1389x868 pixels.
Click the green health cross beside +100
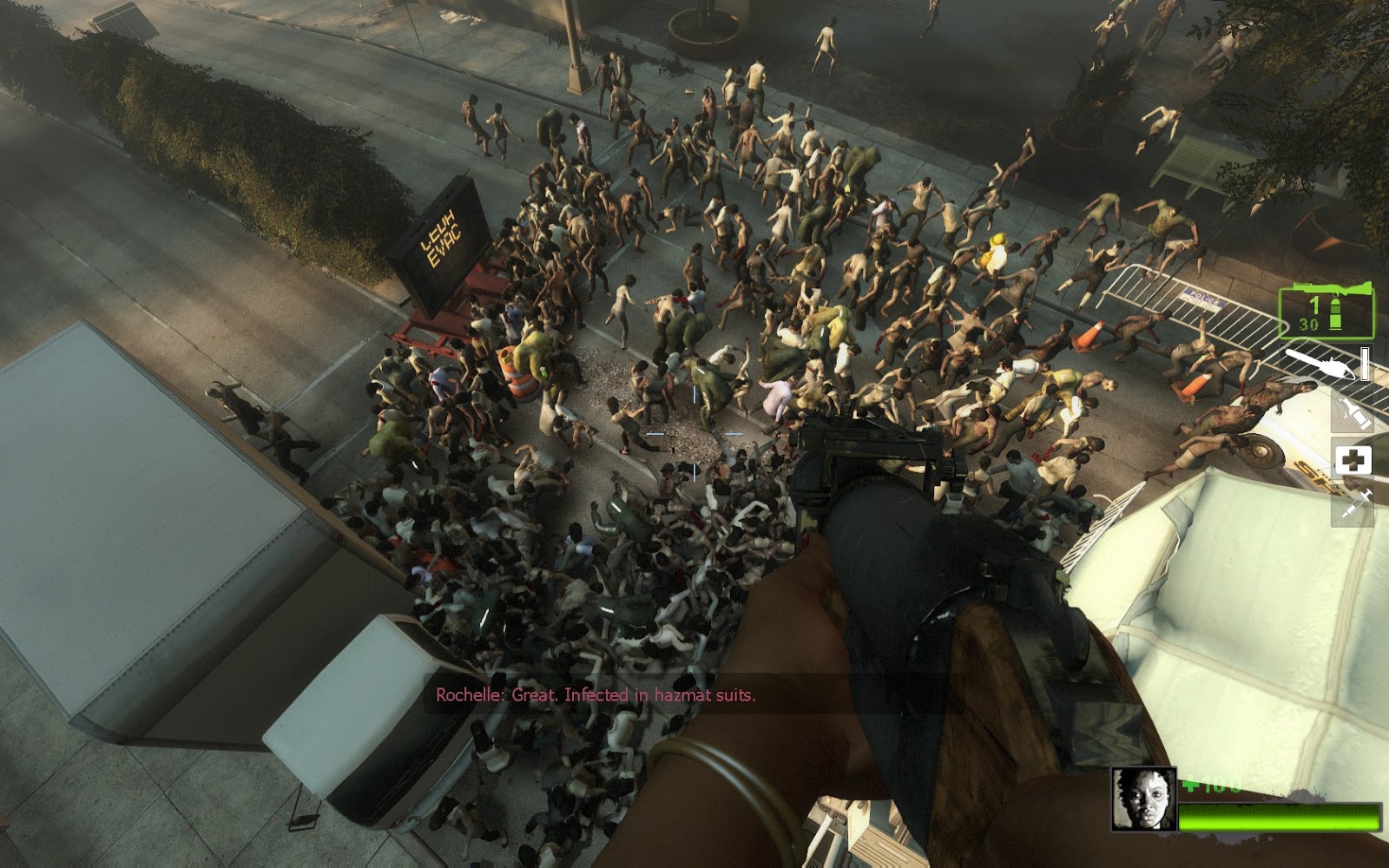pos(1191,785)
